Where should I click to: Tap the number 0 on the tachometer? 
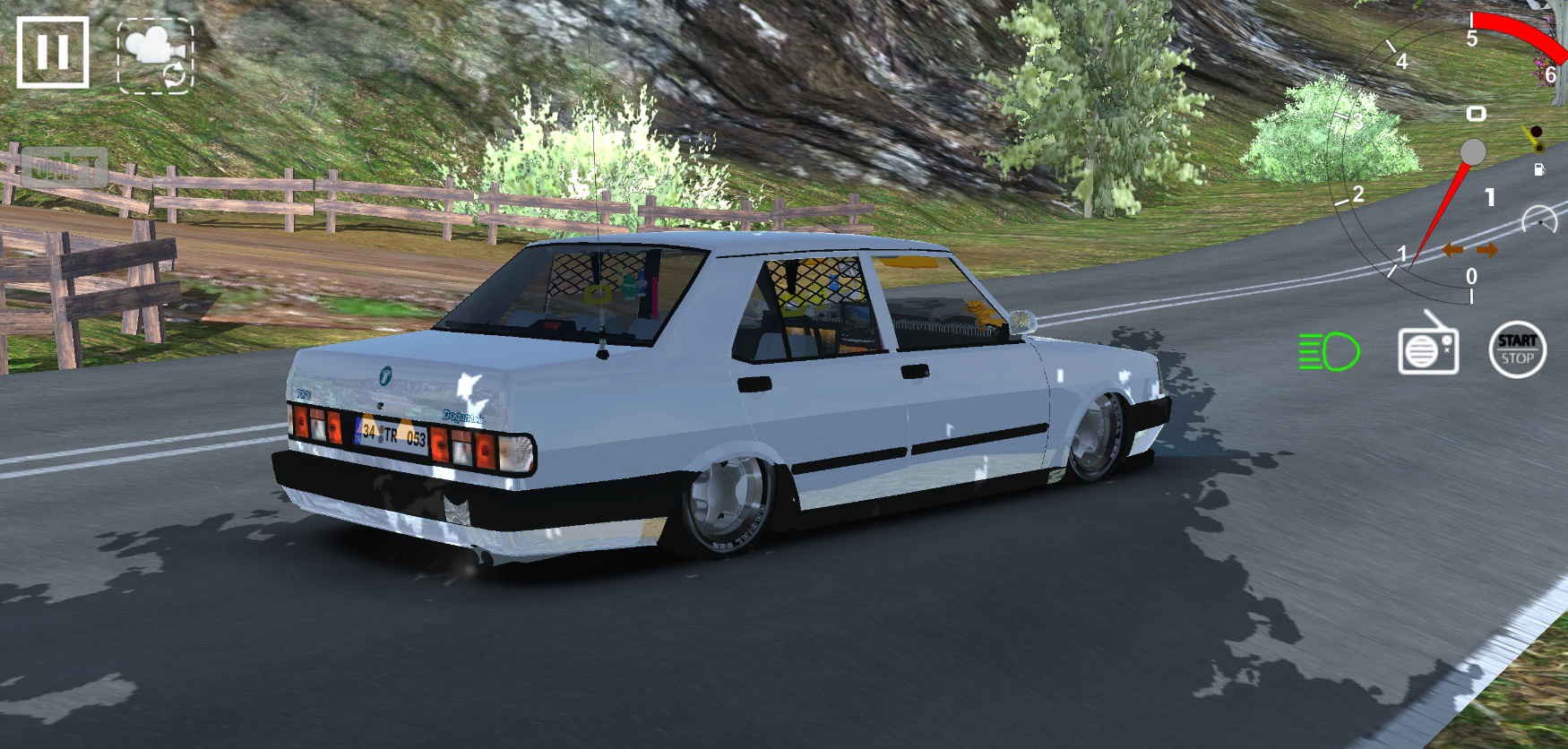(x=1471, y=274)
